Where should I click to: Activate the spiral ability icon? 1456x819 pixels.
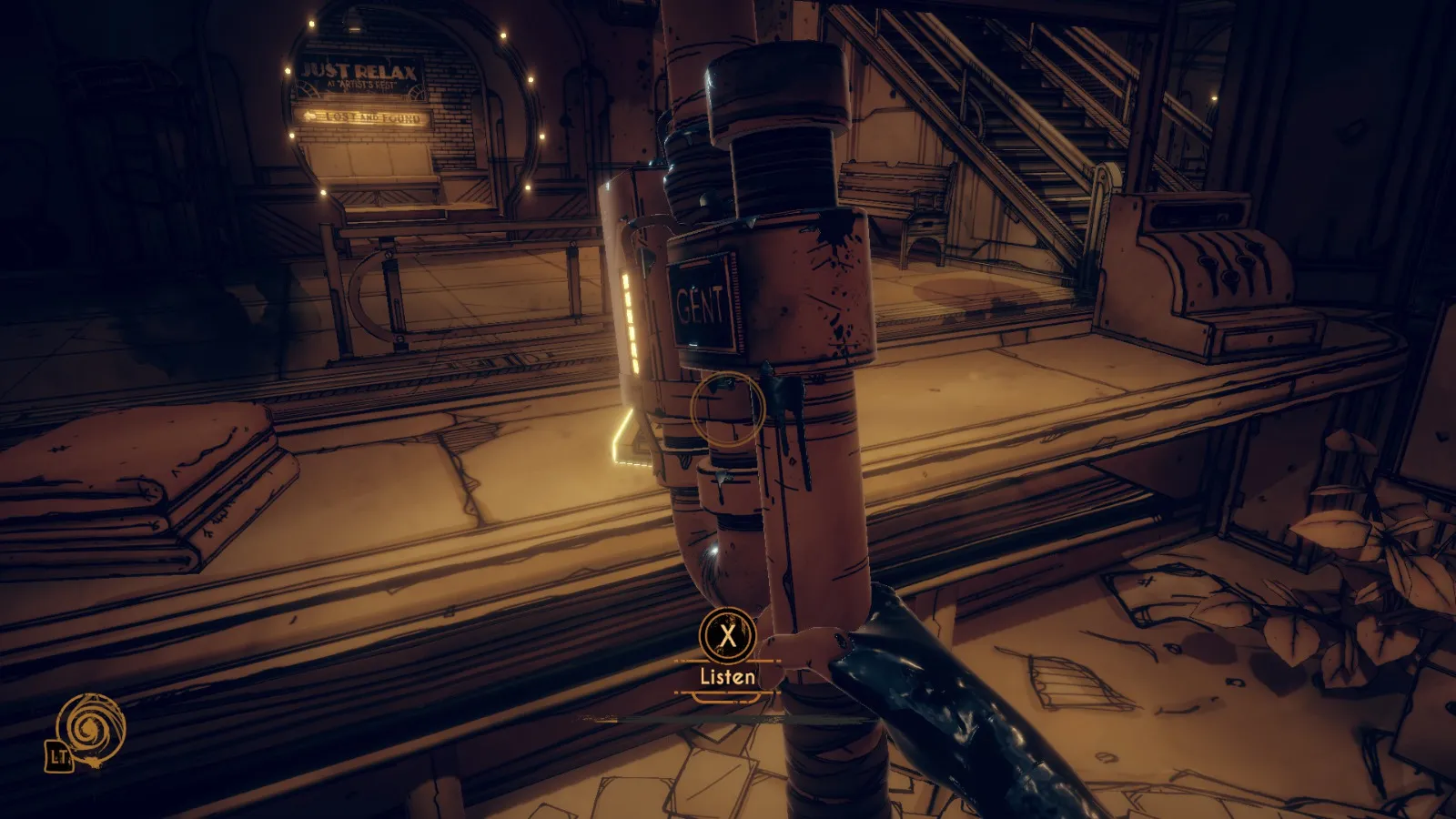click(89, 728)
